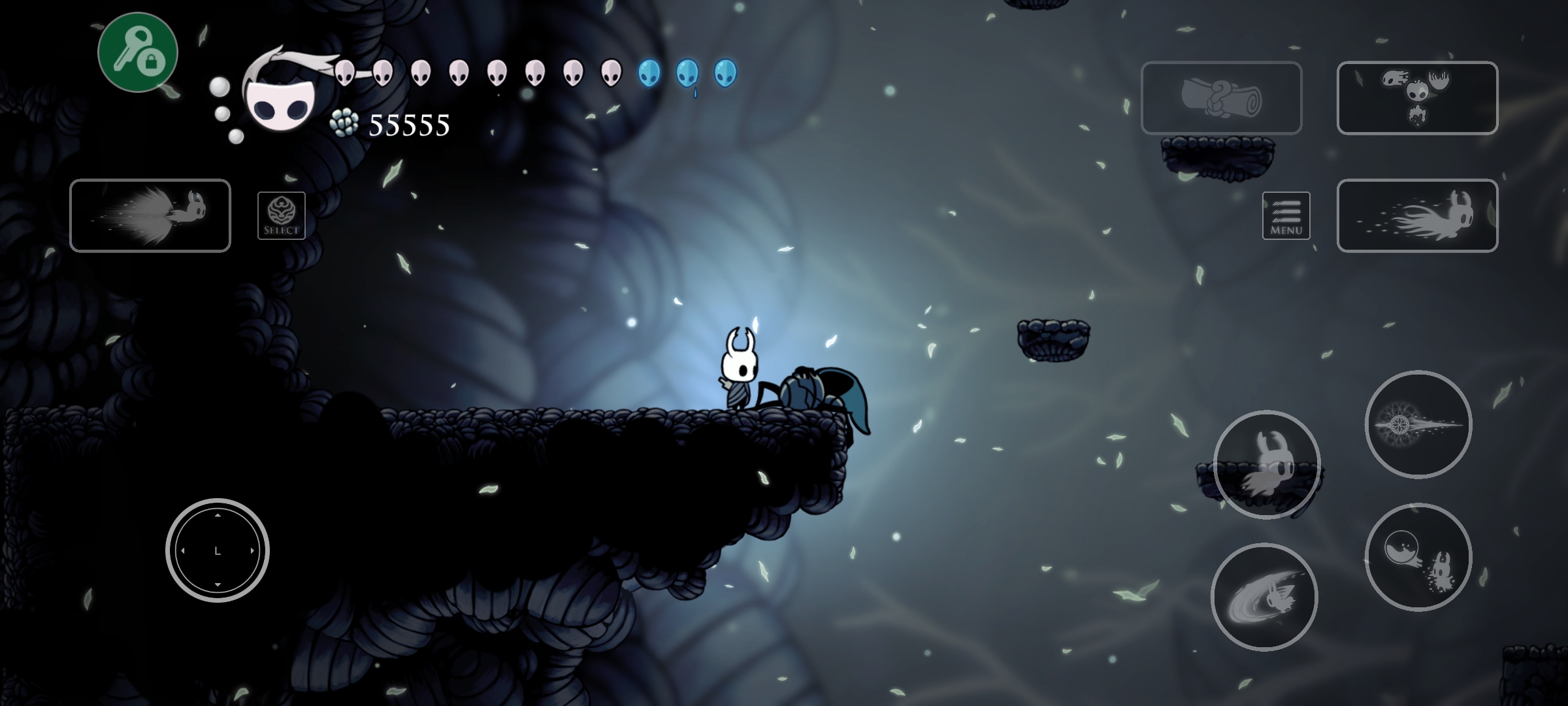Activate the super dash ability button
Viewport: 1568px width, 706px height.
(150, 216)
